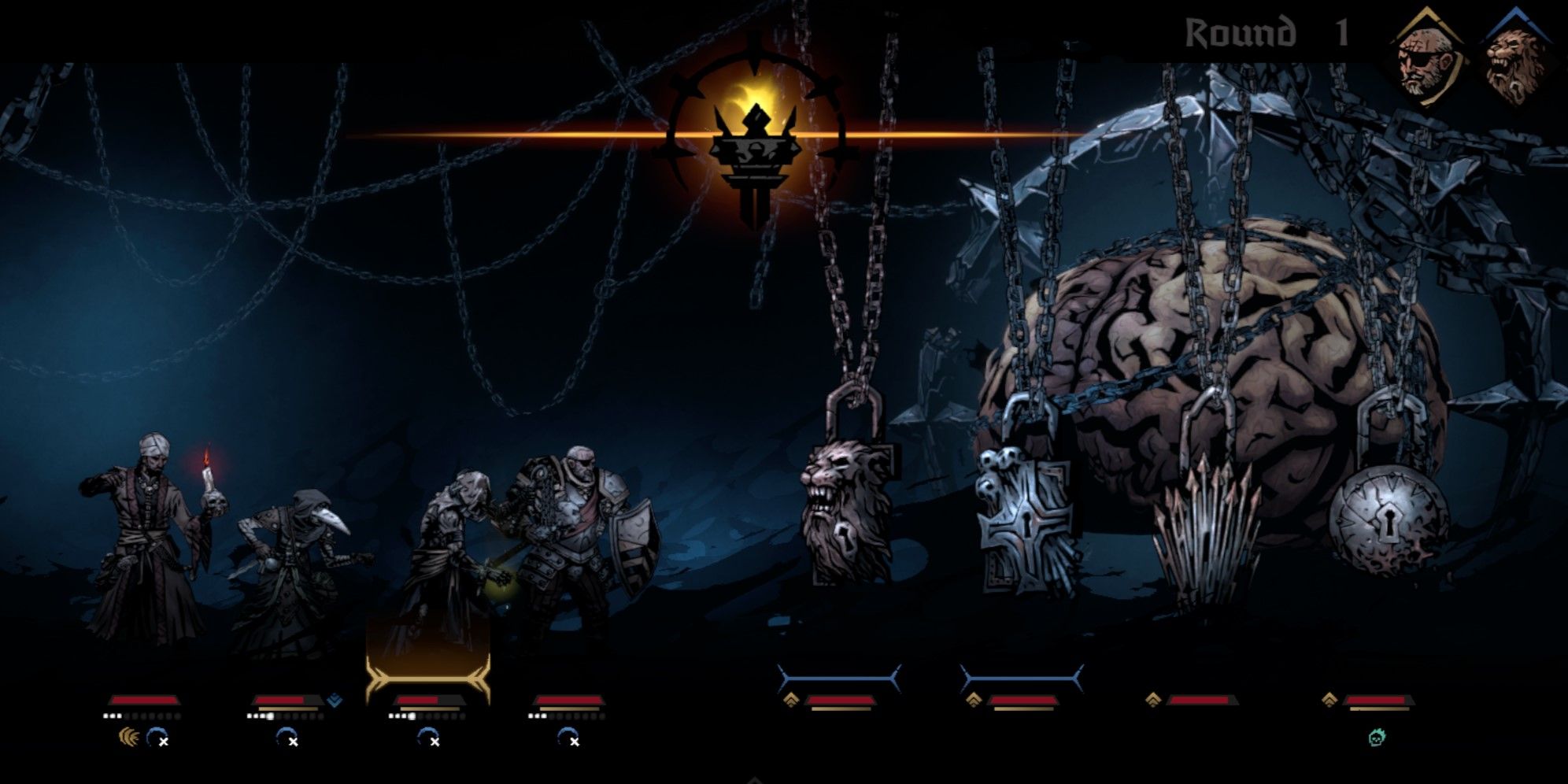Image resolution: width=1568 pixels, height=784 pixels.
Task: Click the gold chevron on the spike cluster's health bar
Action: pyautogui.click(x=1154, y=697)
